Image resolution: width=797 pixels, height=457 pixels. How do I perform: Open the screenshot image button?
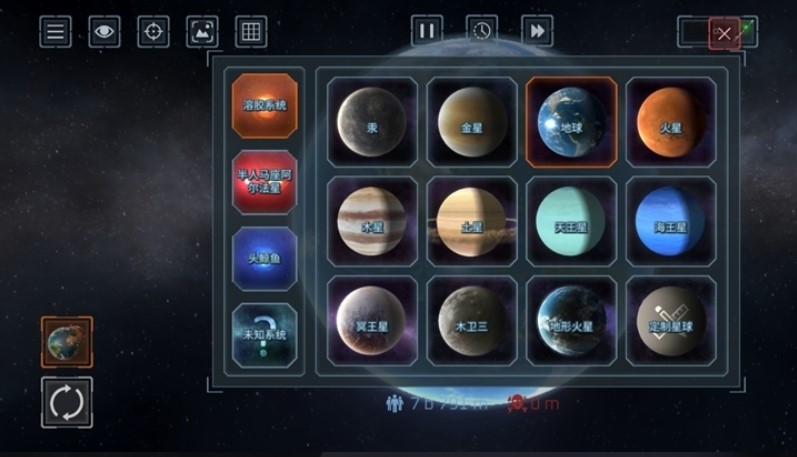click(x=202, y=32)
